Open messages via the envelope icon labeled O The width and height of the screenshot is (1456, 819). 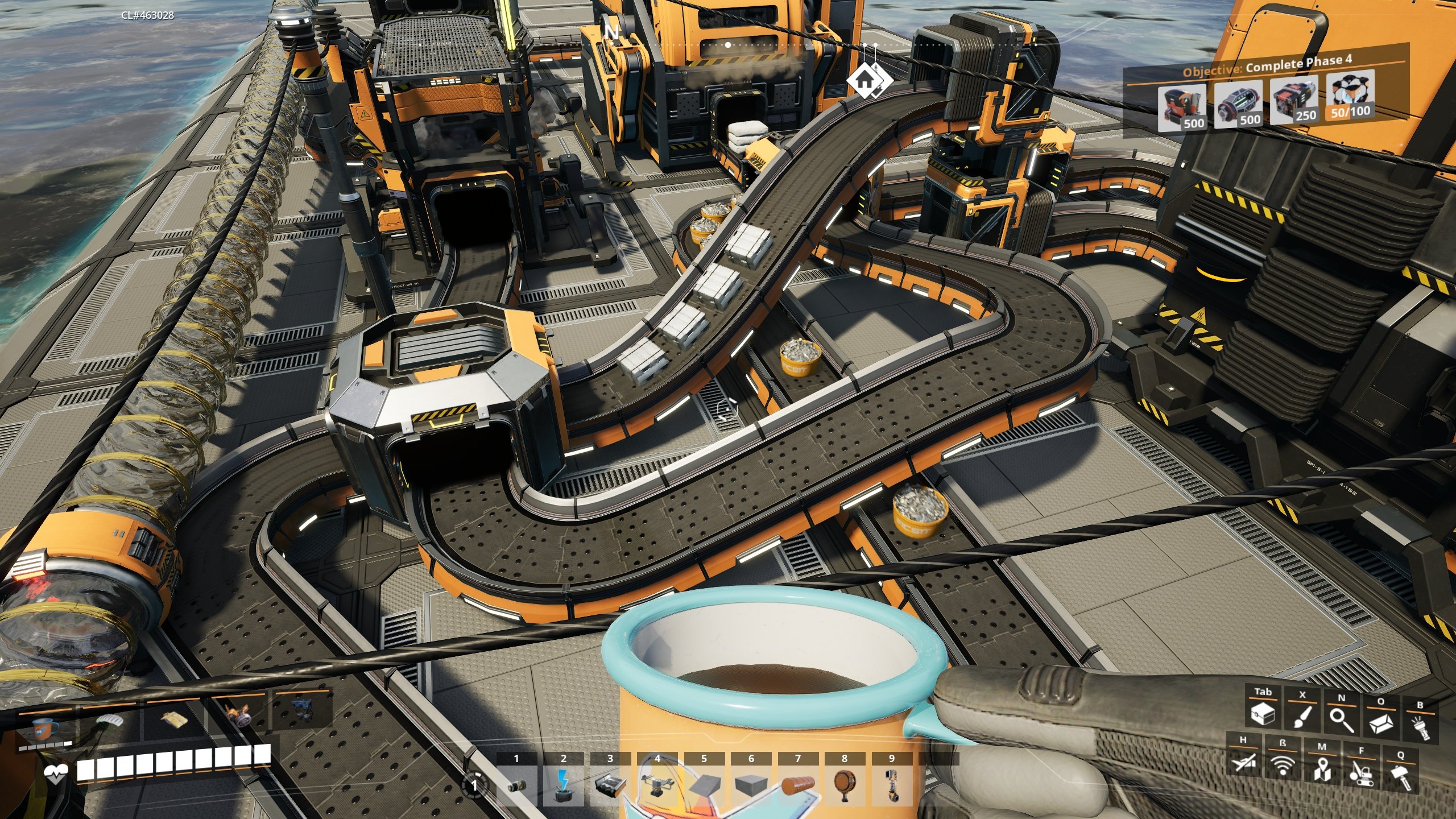[1381, 723]
